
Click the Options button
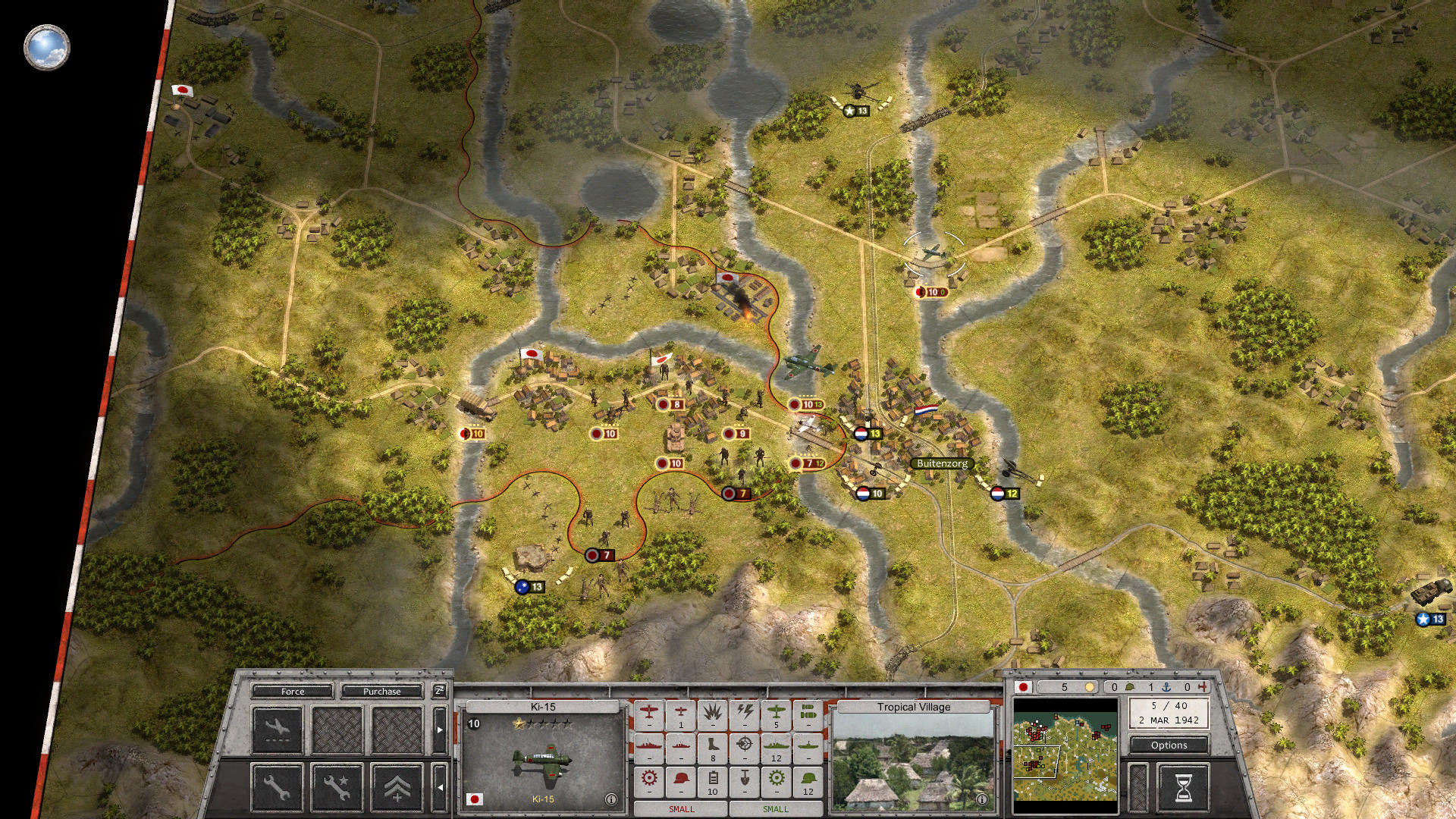coord(1169,745)
